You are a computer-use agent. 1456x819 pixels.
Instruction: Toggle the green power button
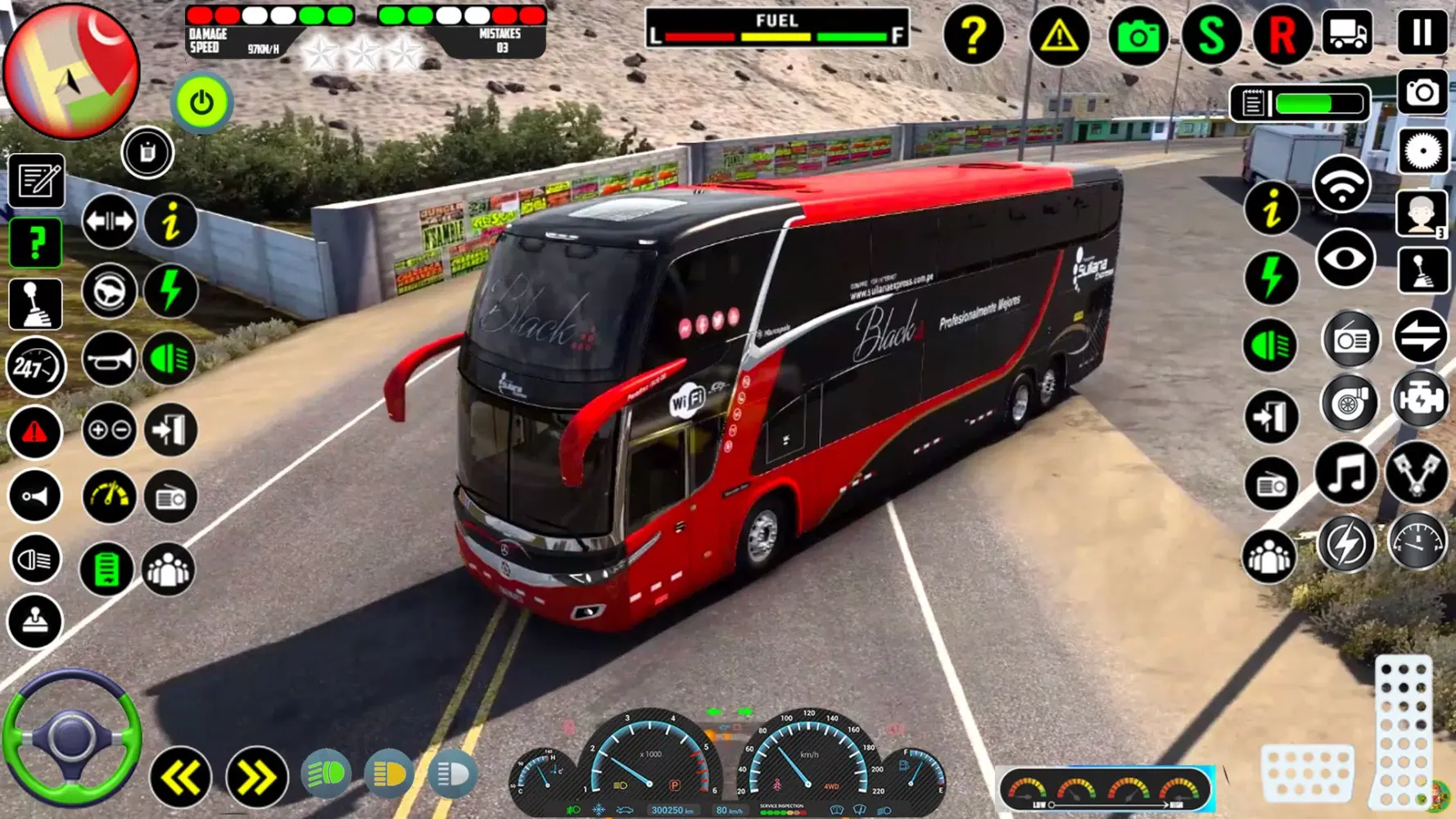pyautogui.click(x=201, y=103)
